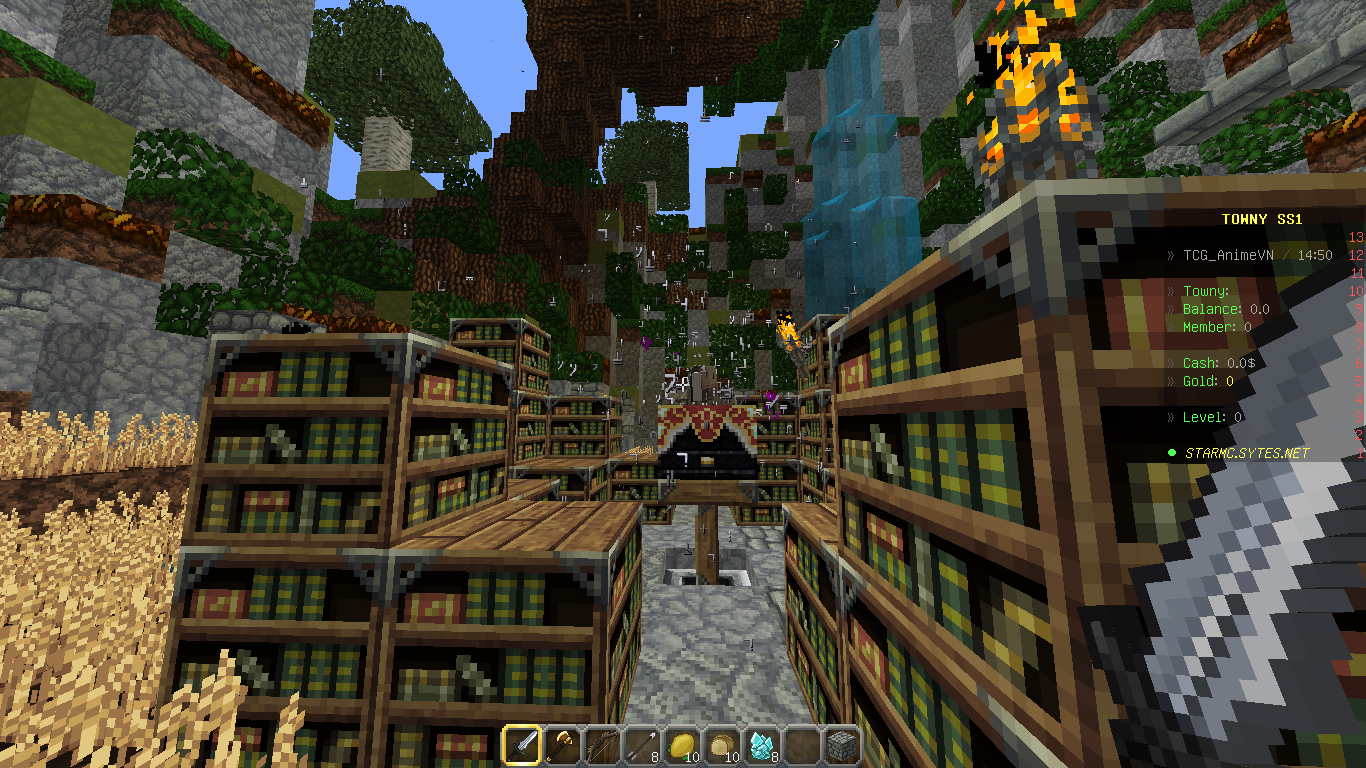The image size is (1366, 768).
Task: Select the stone brick block slot
Action: 842,746
